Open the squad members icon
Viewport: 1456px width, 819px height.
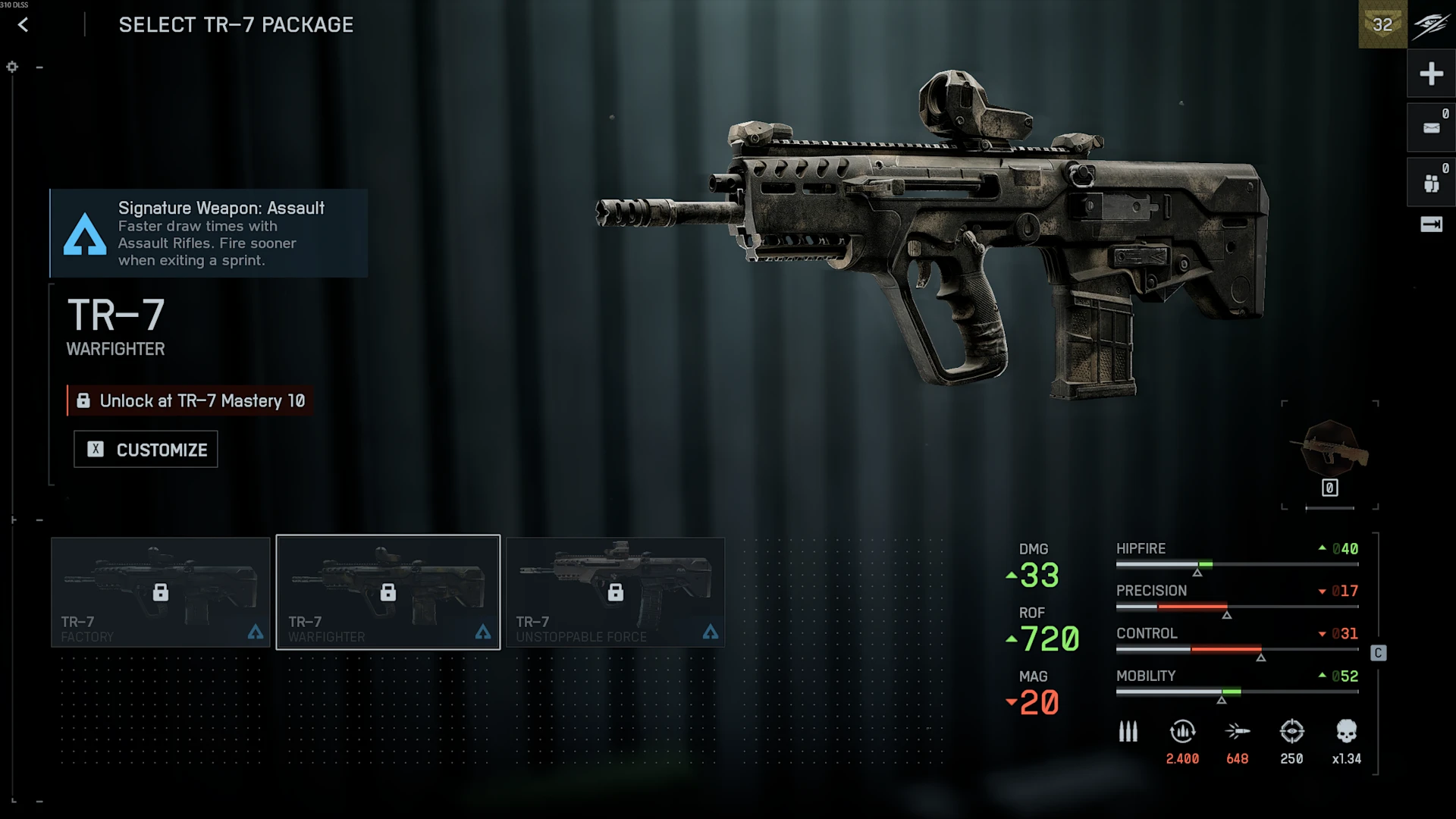point(1431,183)
